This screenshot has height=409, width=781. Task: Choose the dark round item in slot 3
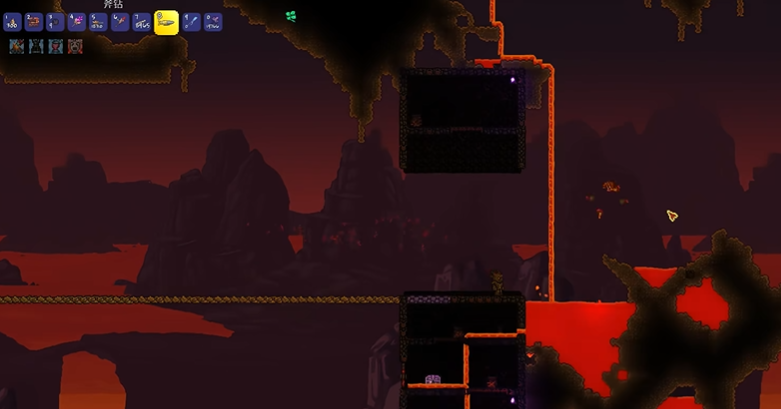coord(56,22)
